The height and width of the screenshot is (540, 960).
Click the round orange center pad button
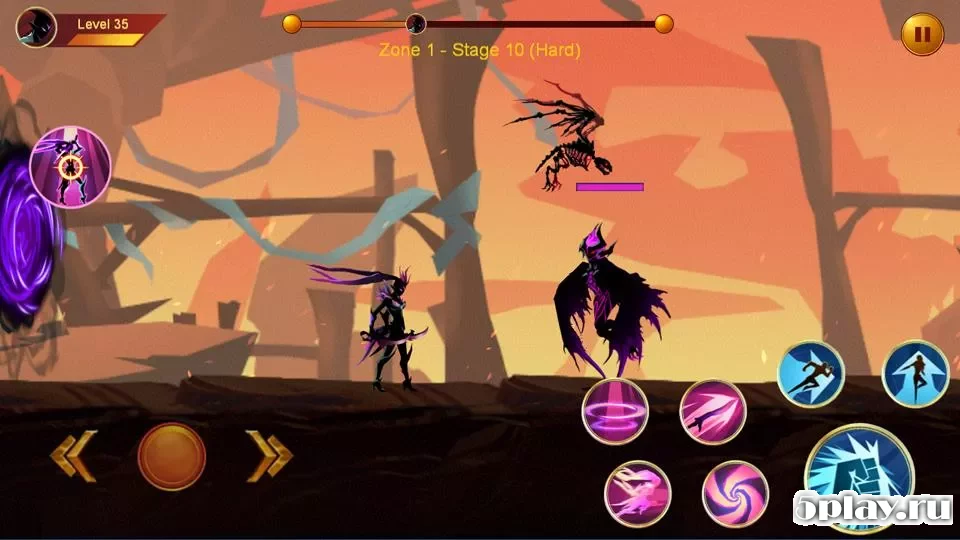click(171, 456)
